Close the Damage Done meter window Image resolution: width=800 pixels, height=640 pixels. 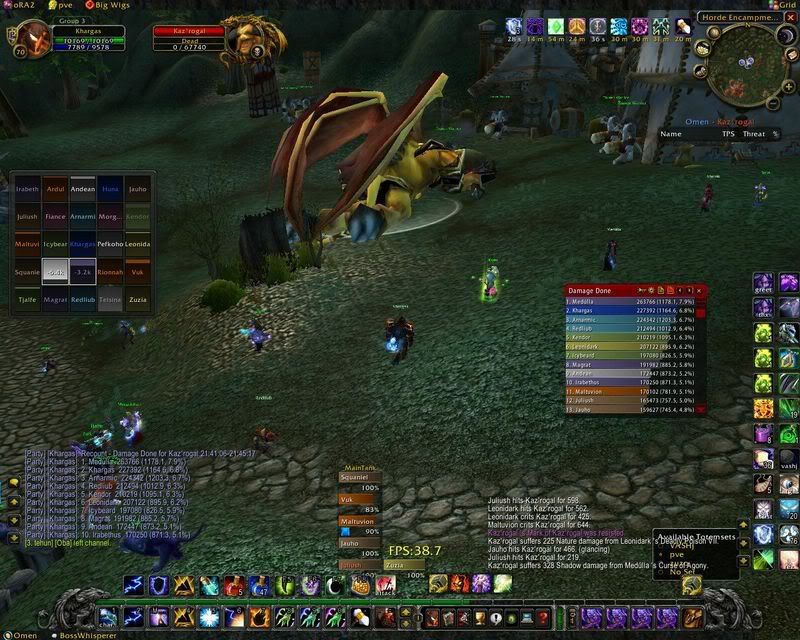700,290
